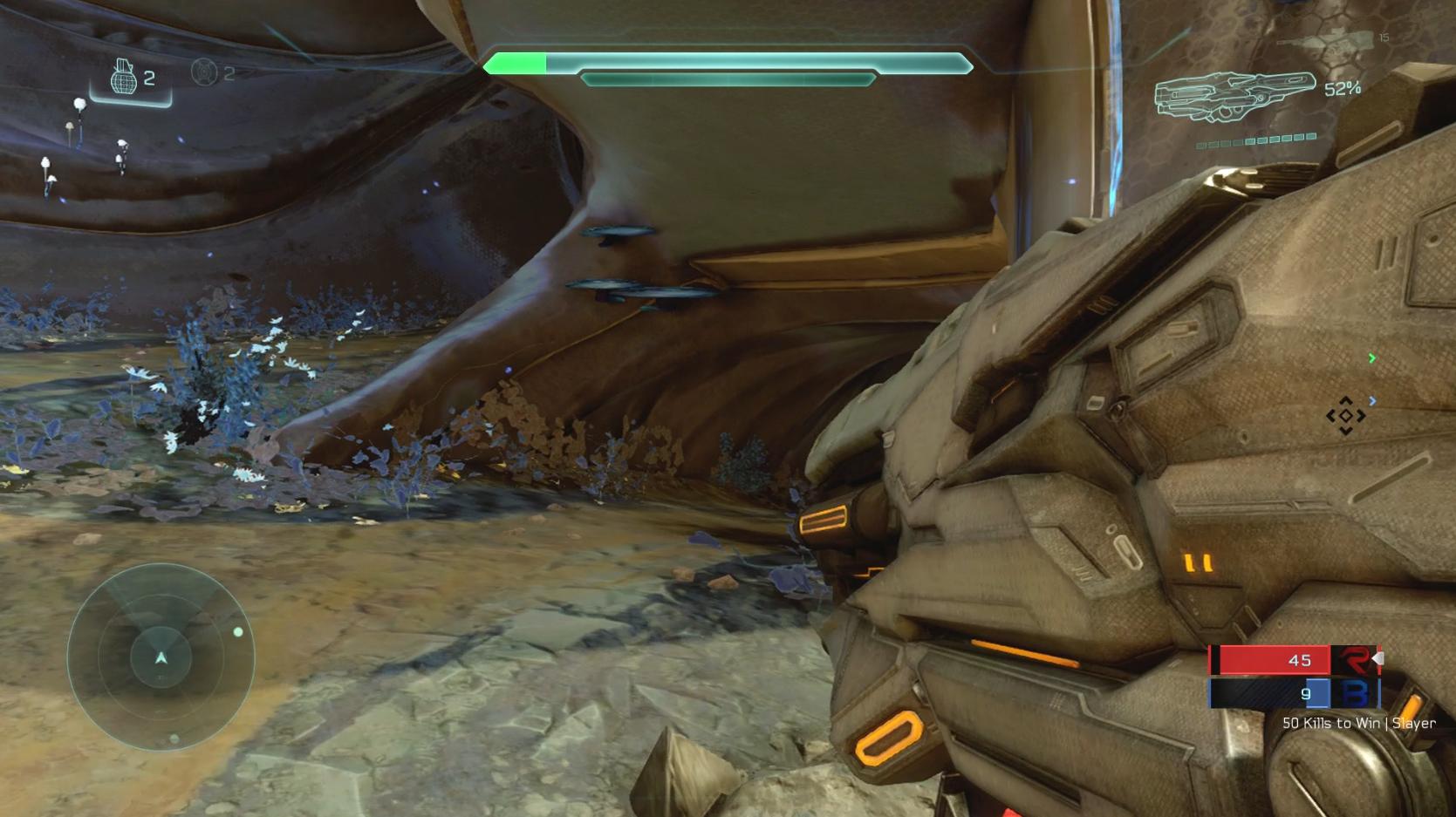Choose the dimmed secondary grenade icon
Viewport: 1456px width, 817px height.
tap(204, 72)
